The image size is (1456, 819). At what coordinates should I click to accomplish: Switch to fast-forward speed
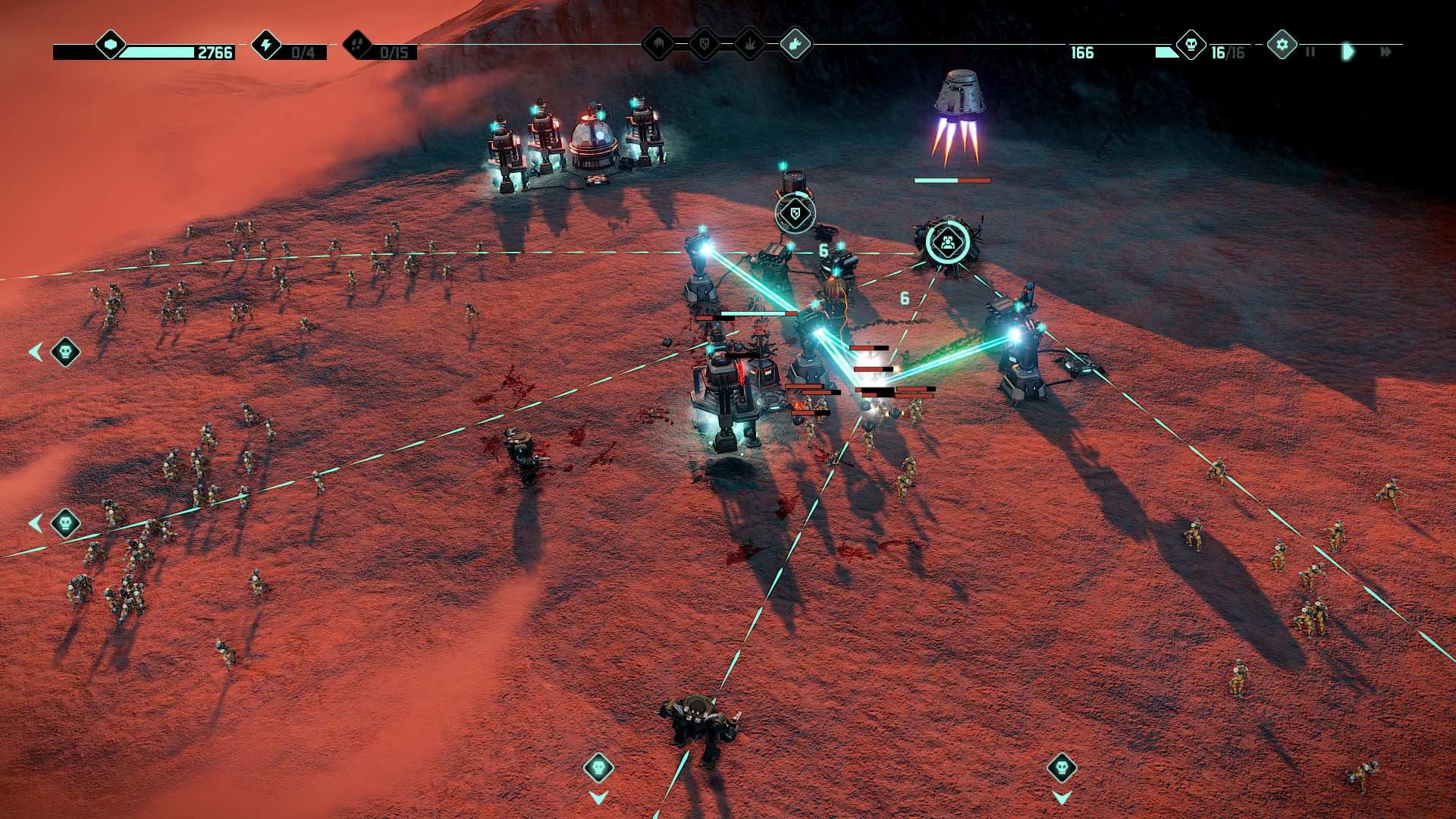click(1385, 52)
